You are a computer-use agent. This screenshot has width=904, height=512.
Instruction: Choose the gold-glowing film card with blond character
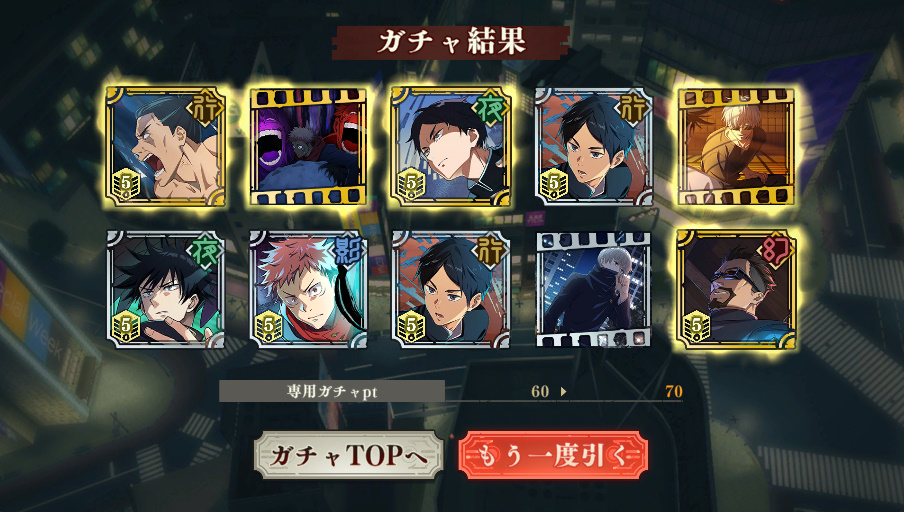tap(736, 146)
